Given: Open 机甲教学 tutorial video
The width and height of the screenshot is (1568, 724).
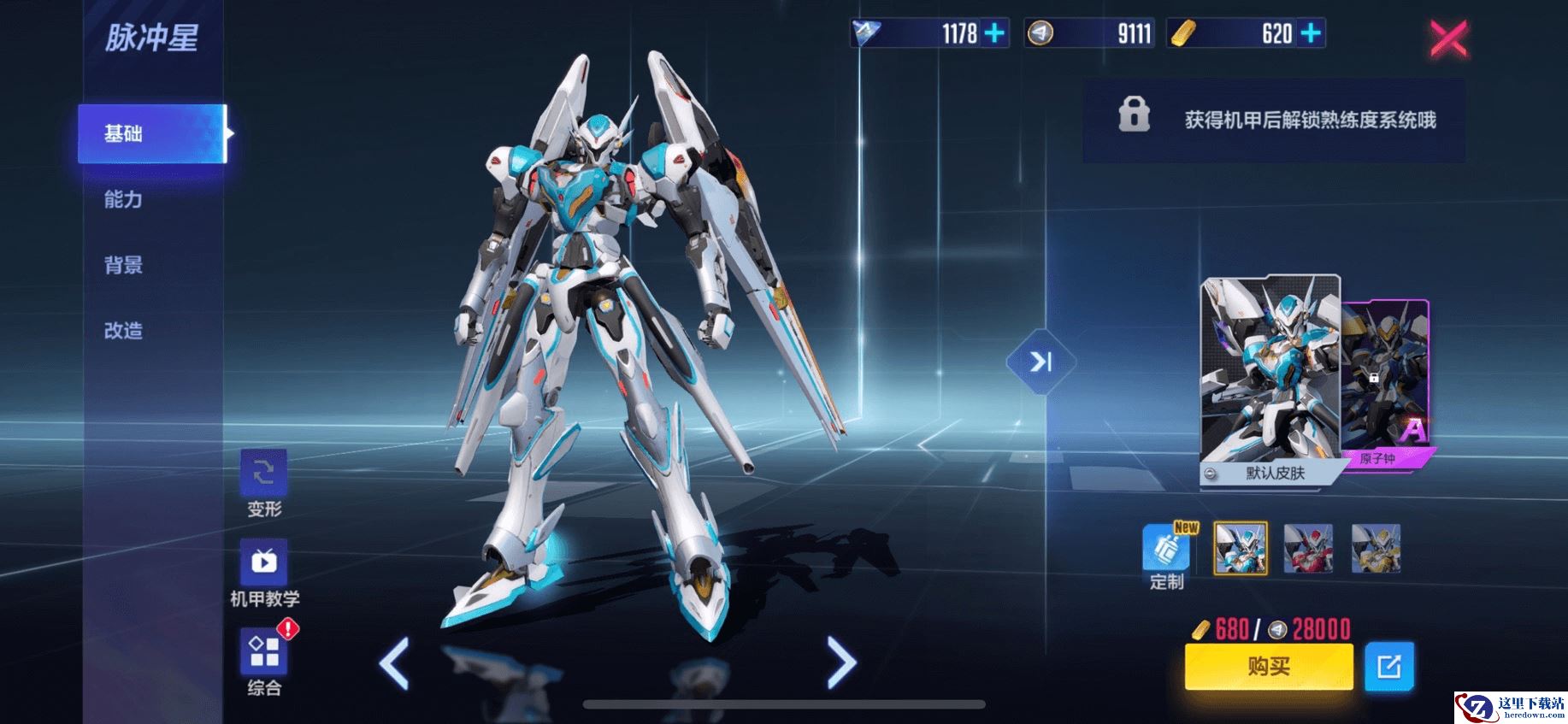Looking at the screenshot, I should point(264,562).
